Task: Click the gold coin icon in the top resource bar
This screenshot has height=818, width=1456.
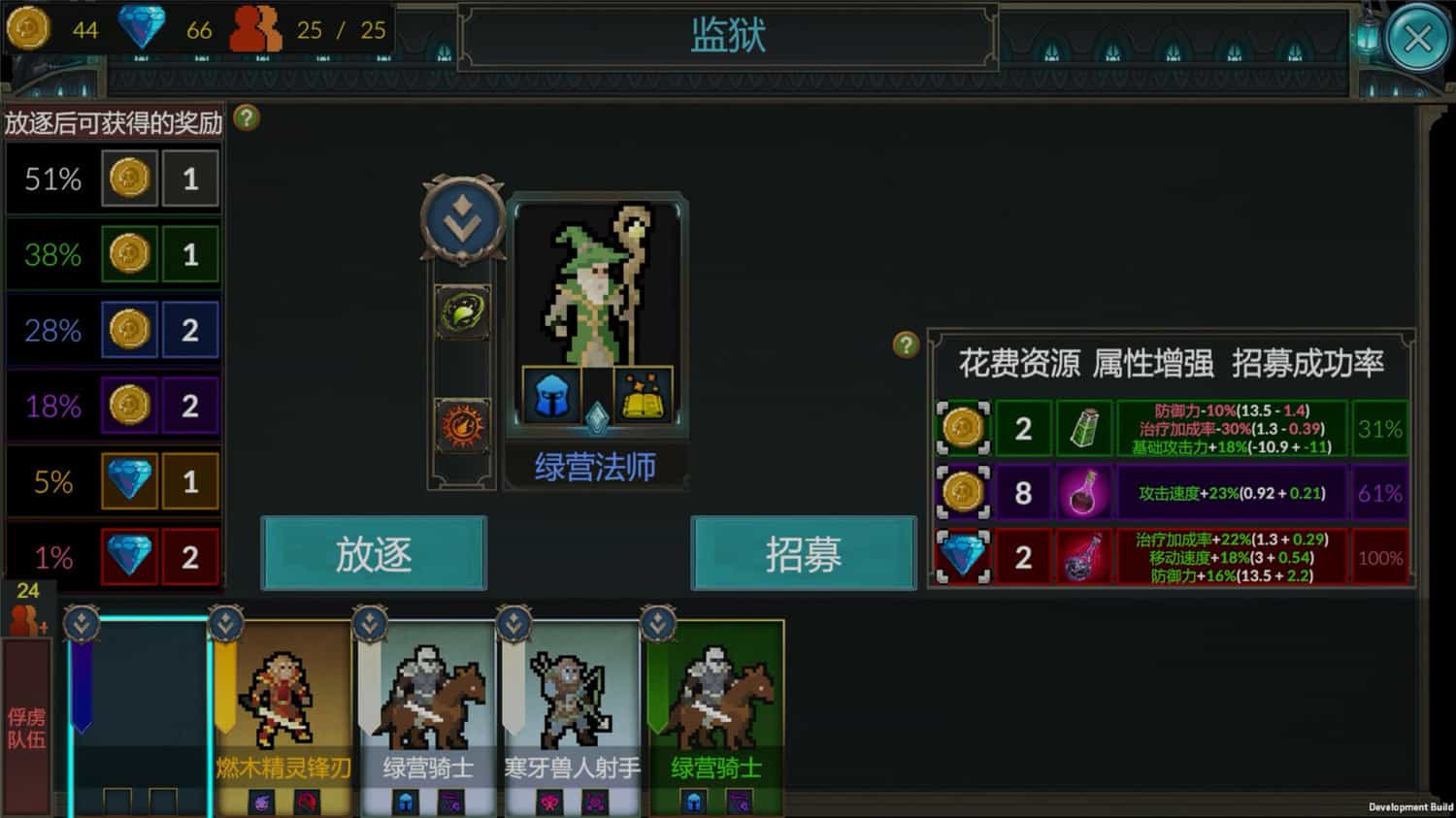Action: tap(28, 28)
